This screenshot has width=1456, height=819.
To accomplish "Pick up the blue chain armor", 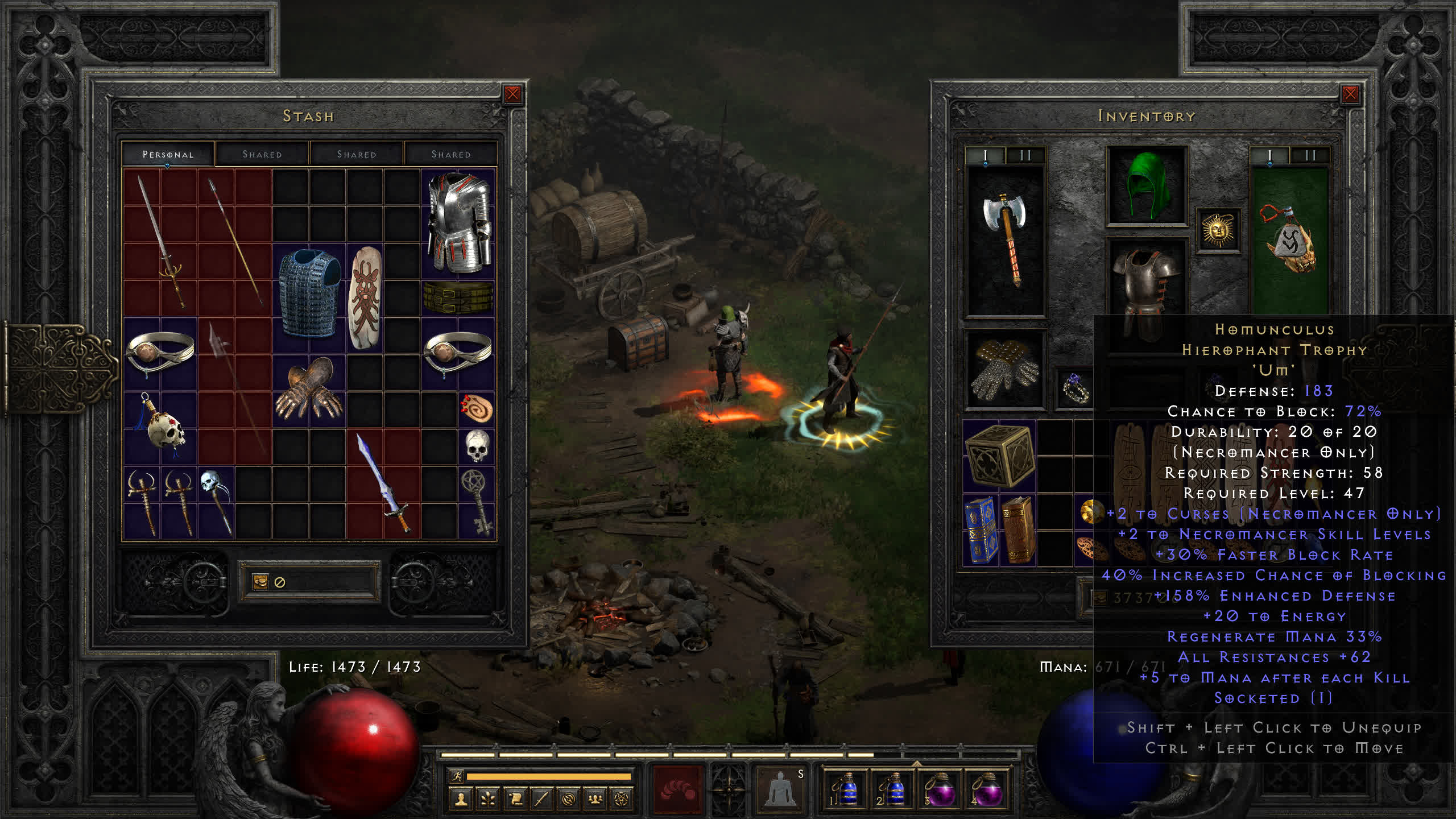I will [309, 293].
